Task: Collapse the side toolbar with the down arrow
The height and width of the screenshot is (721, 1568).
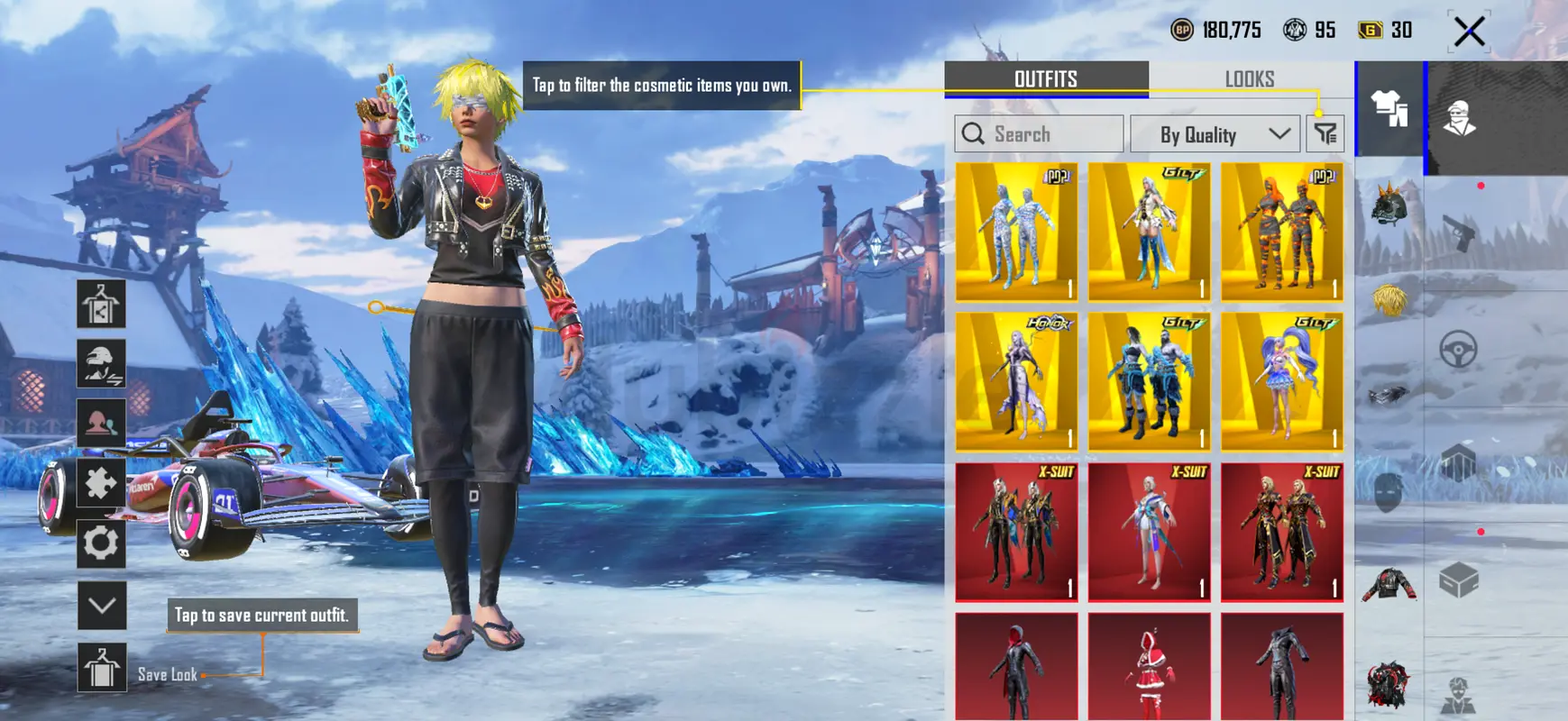Action: pyautogui.click(x=101, y=606)
